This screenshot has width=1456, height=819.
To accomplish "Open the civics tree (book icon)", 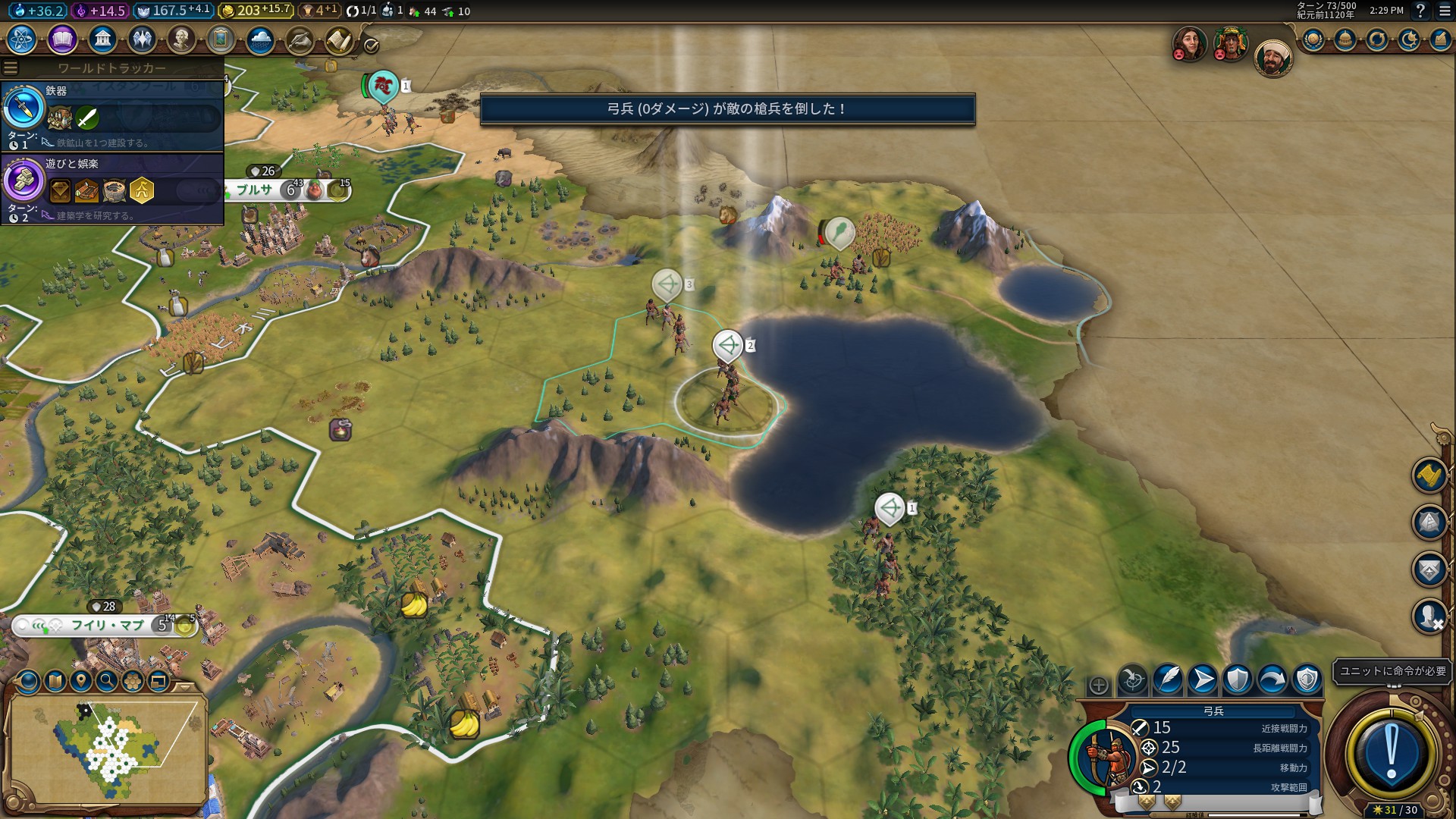I will (x=62, y=39).
